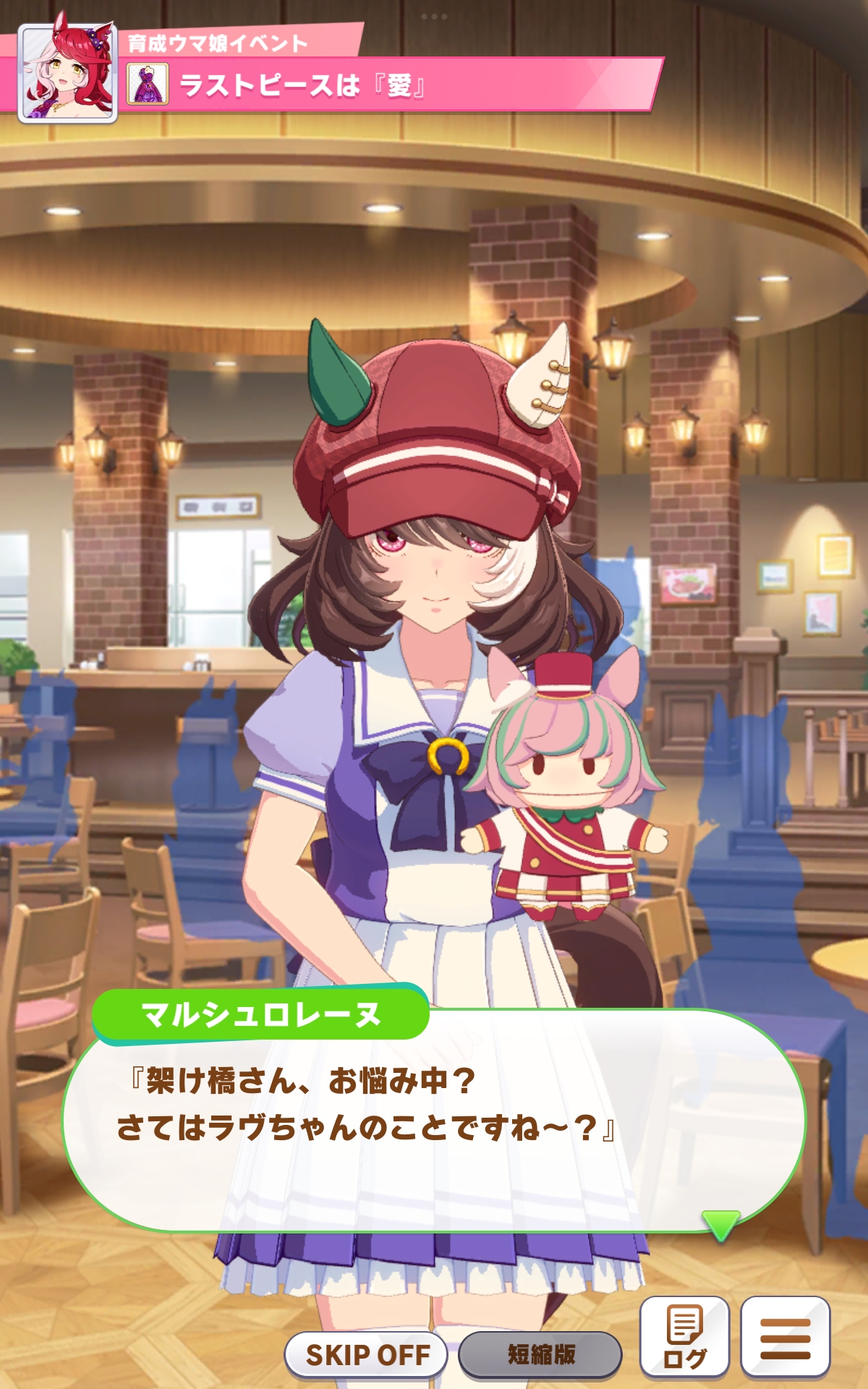Advance dialogue with the green arrow
The height and width of the screenshot is (1389, 868).
[x=720, y=1224]
